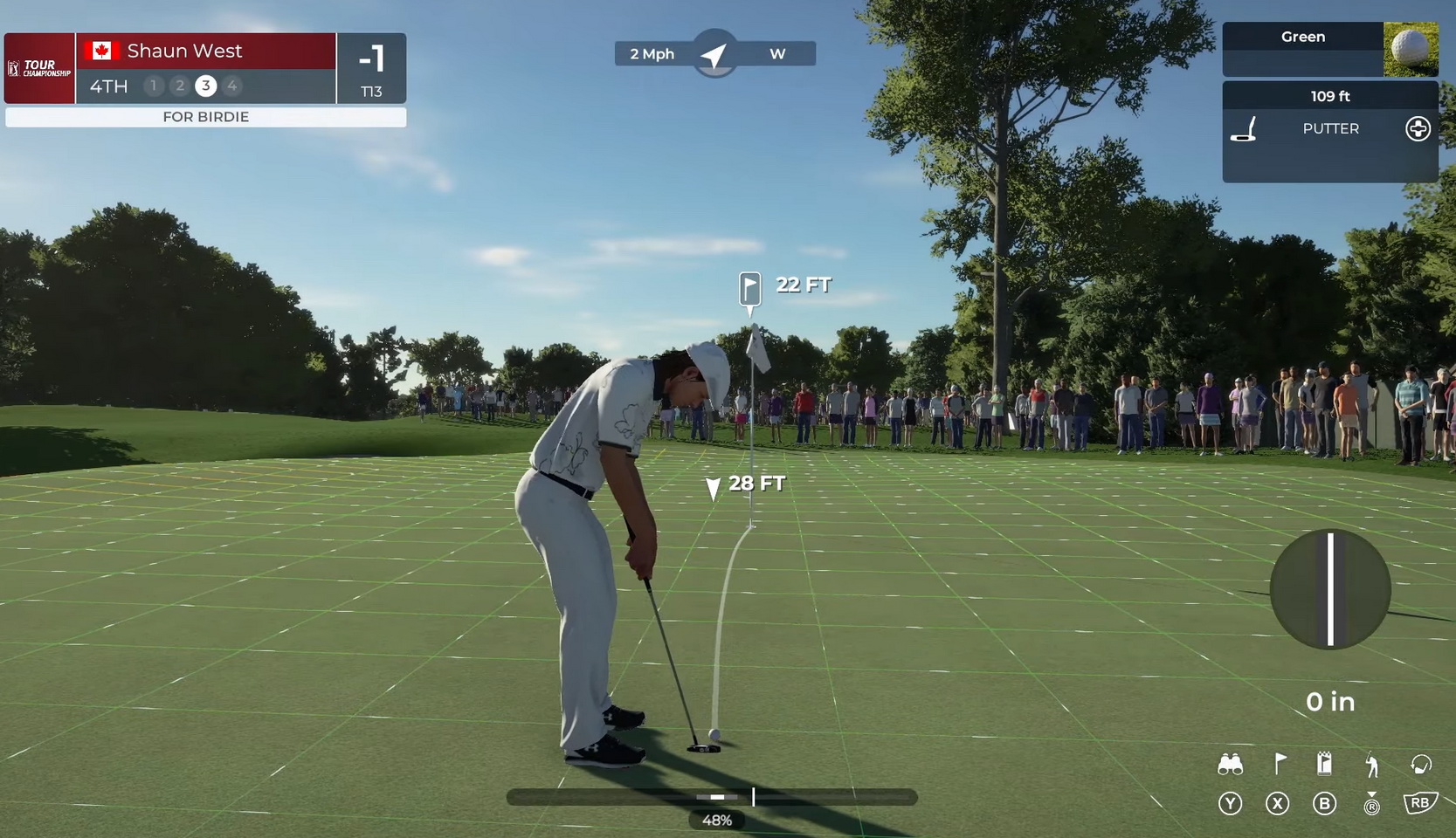Viewport: 1456px width, 838px height.
Task: Open the PUTTER club selector
Action: [x=1329, y=129]
